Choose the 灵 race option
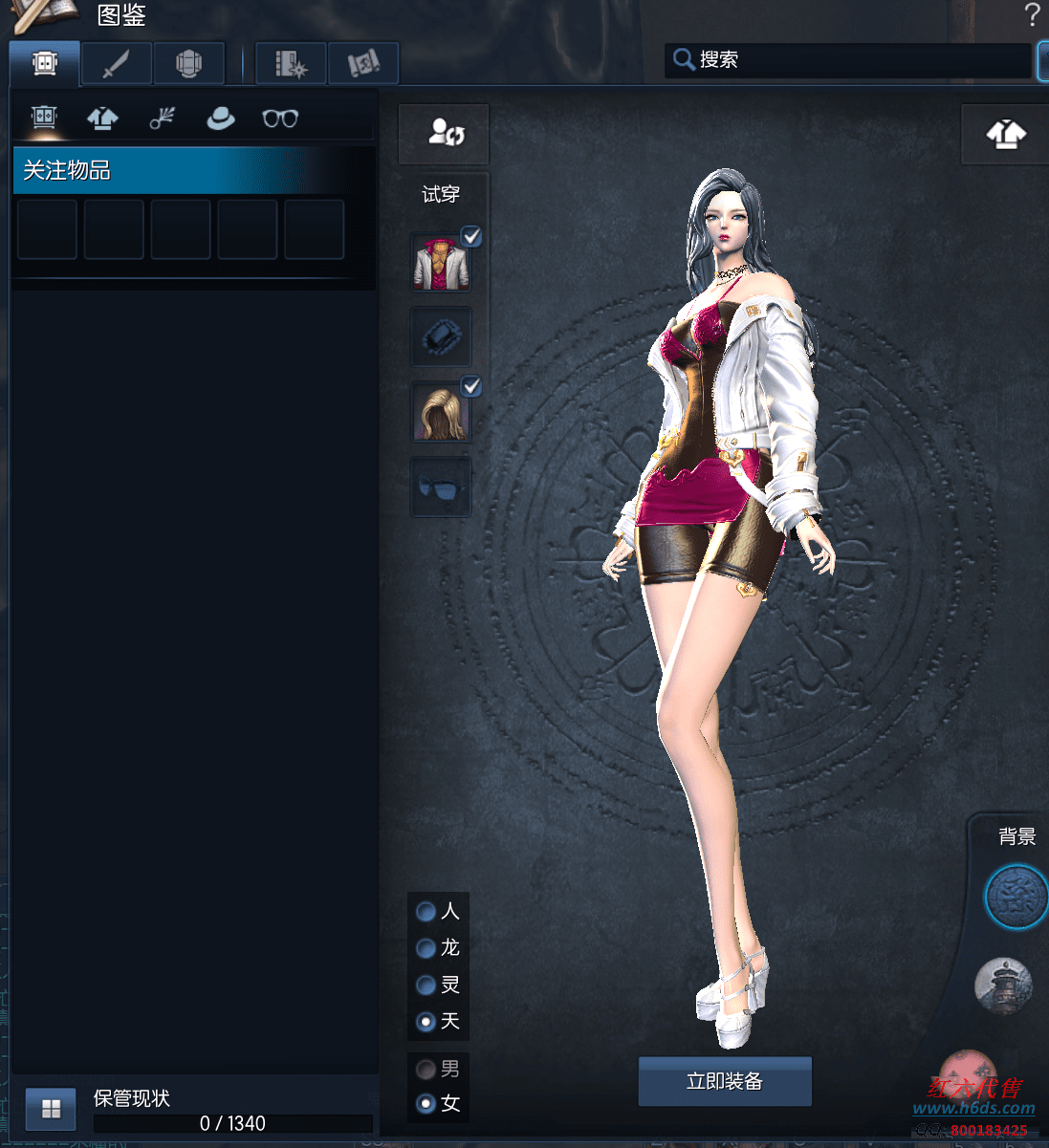 tap(426, 985)
